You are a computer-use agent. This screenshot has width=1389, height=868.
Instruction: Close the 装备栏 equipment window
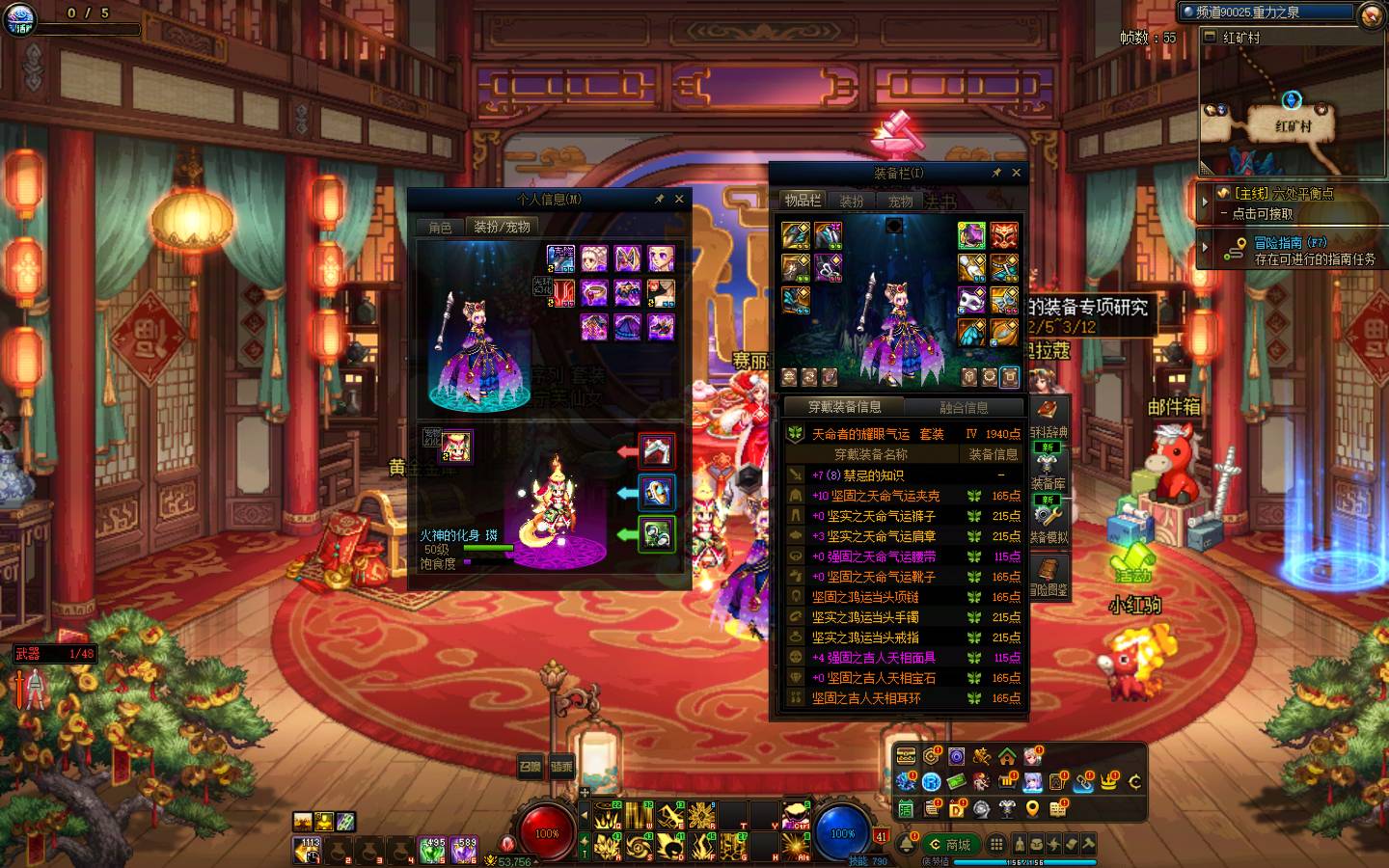[x=1016, y=173]
